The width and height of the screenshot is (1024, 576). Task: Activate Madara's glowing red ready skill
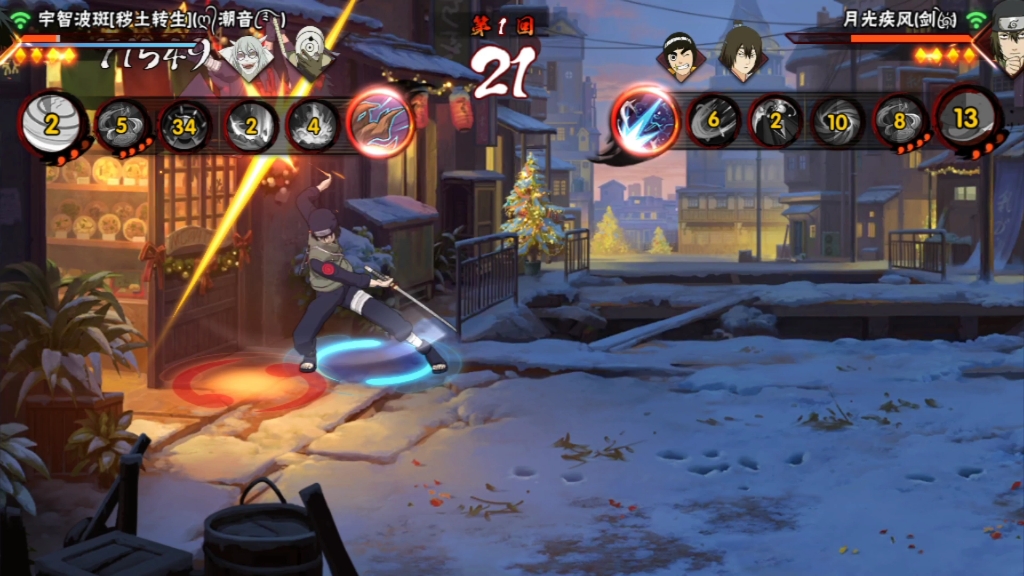tap(380, 124)
